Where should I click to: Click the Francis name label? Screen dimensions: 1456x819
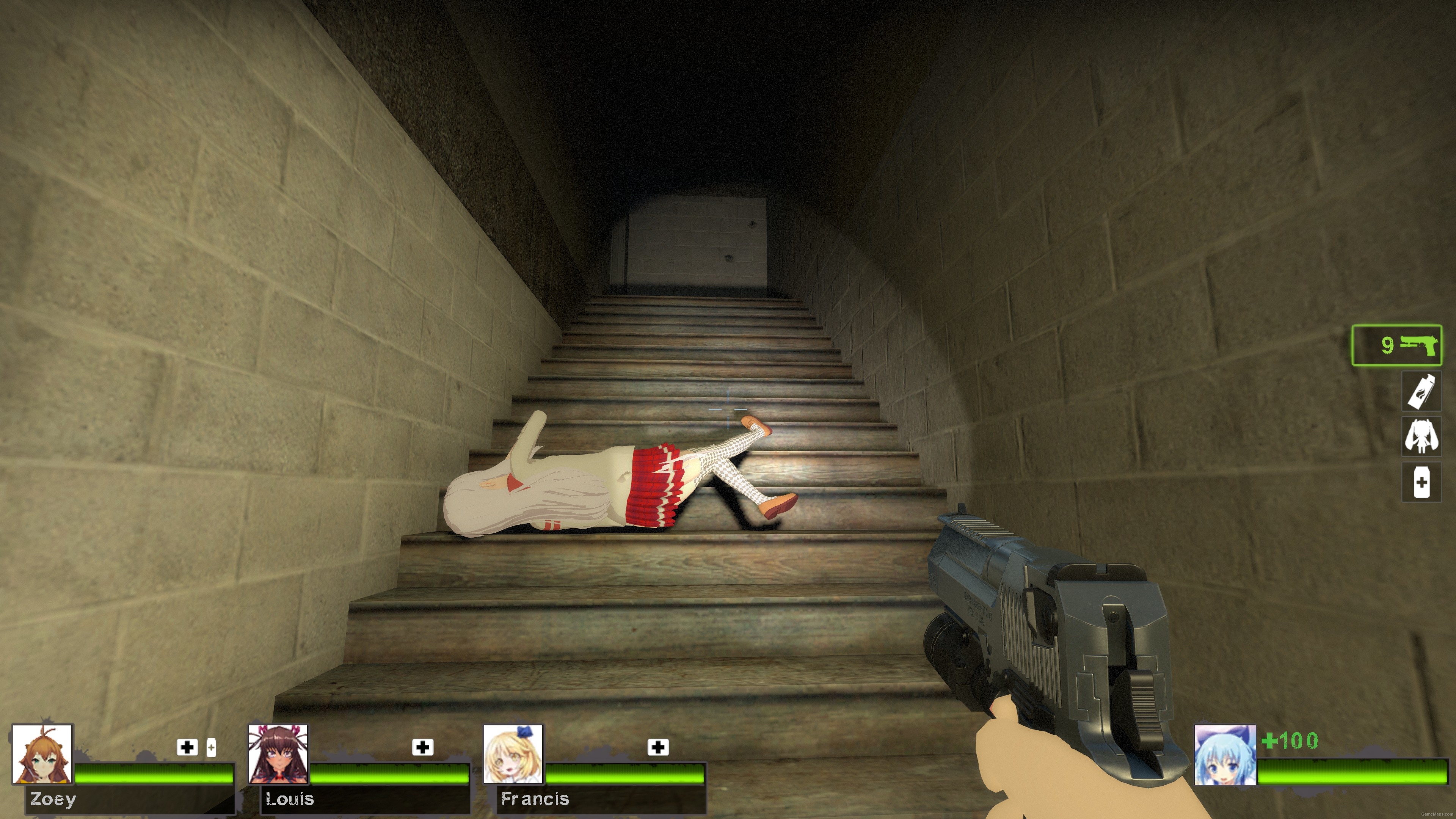click(x=535, y=799)
